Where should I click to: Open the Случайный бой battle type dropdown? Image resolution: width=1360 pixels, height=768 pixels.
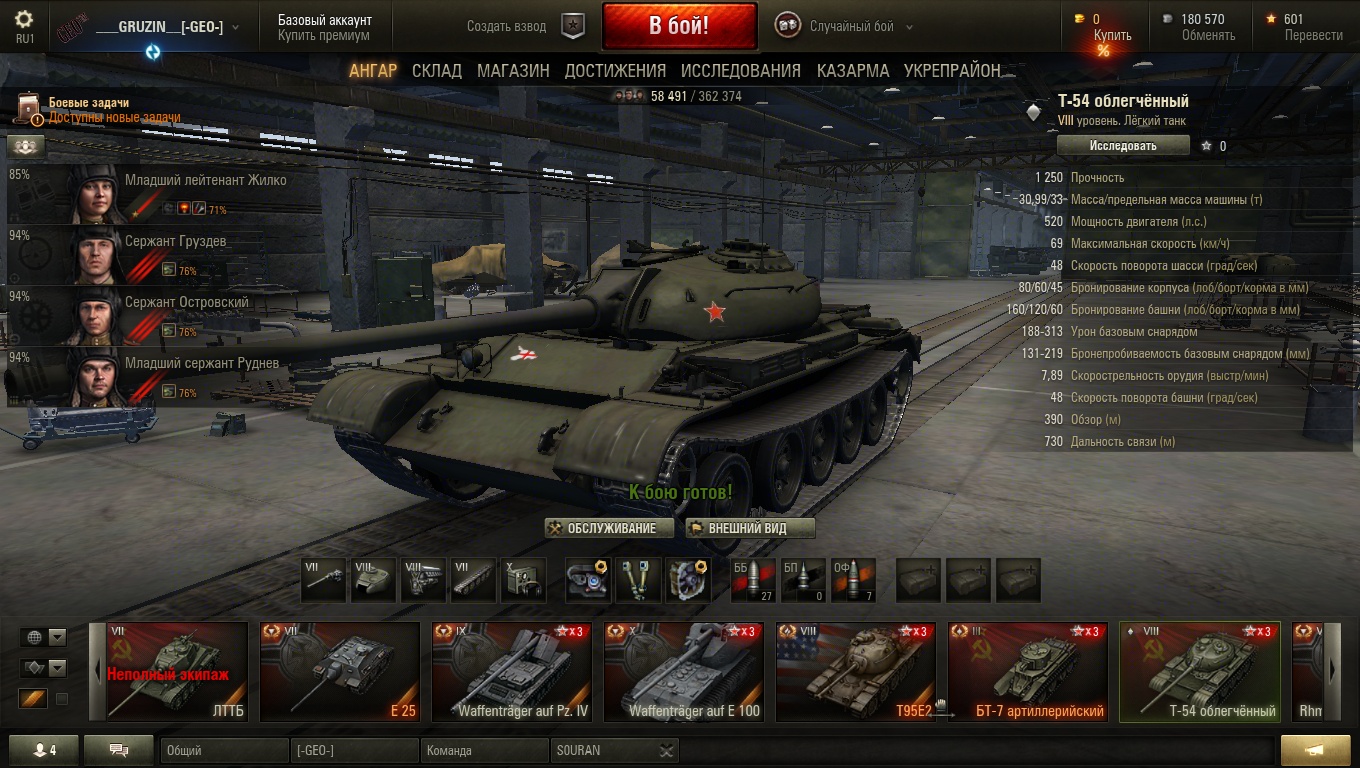[x=860, y=27]
